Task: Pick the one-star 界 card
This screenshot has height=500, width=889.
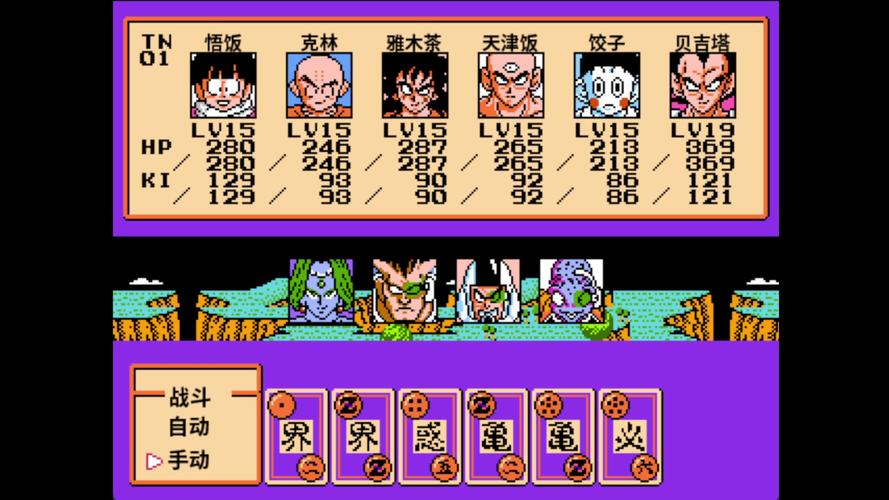Action: point(295,436)
